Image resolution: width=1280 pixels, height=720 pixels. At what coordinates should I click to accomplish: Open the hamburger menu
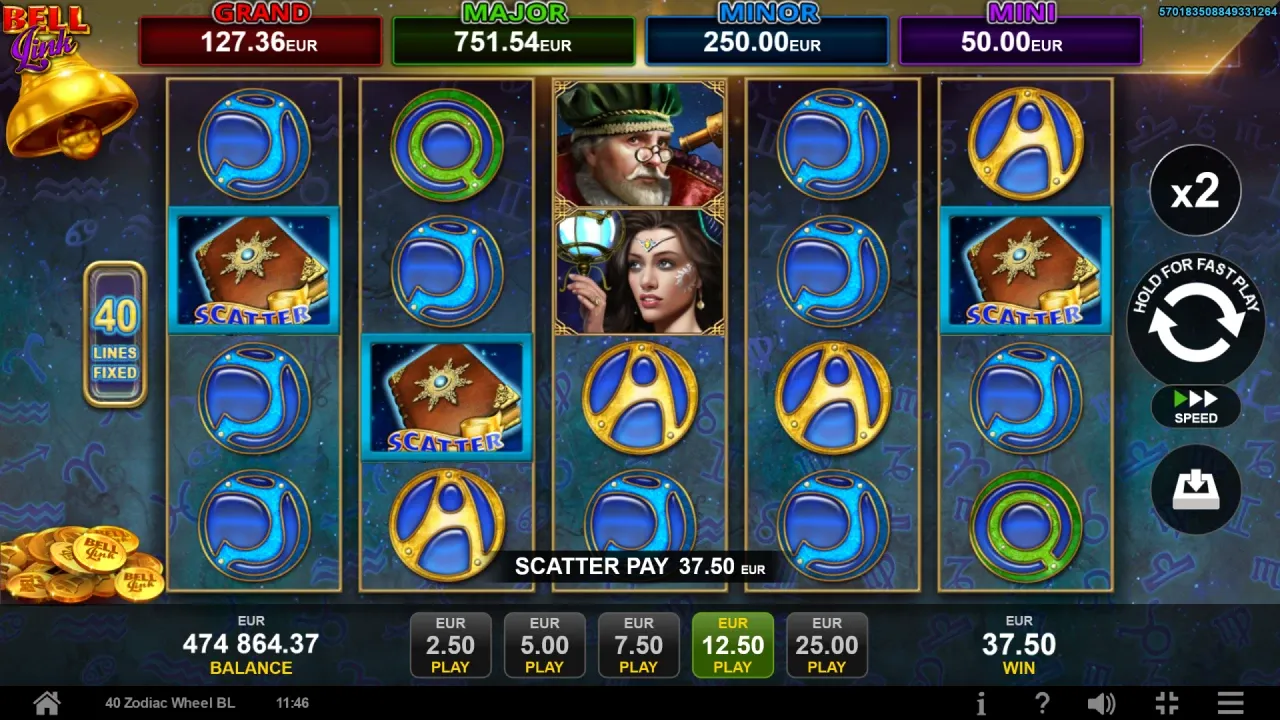click(1231, 703)
